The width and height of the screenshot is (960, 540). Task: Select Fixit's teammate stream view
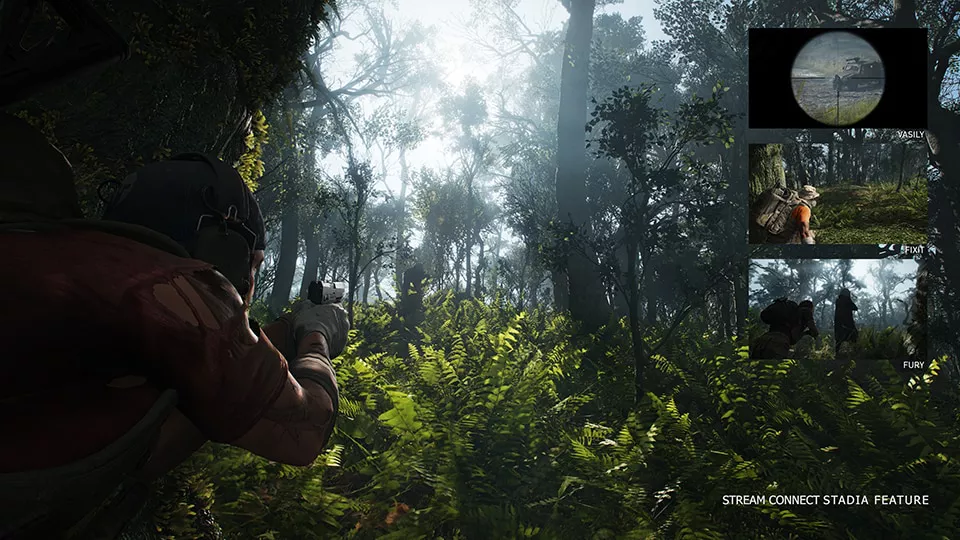tap(837, 194)
